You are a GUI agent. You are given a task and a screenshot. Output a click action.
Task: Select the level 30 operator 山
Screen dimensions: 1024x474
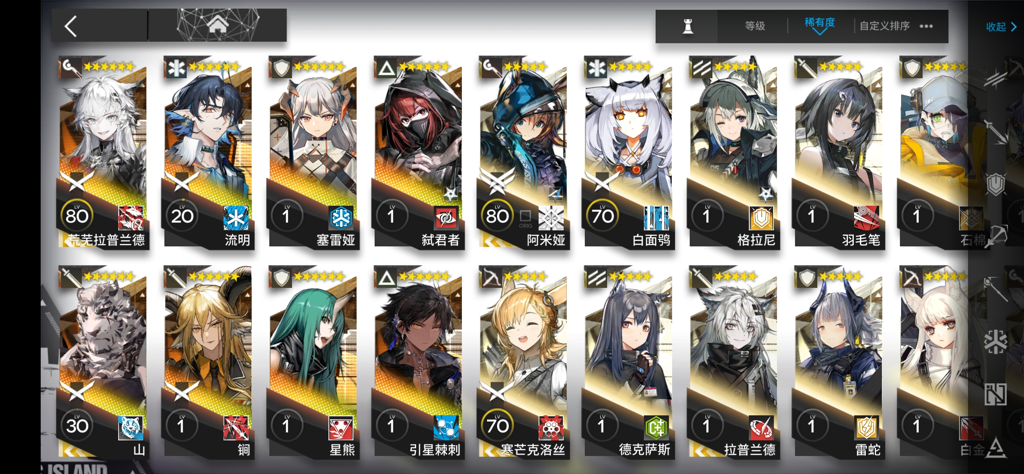(x=102, y=360)
